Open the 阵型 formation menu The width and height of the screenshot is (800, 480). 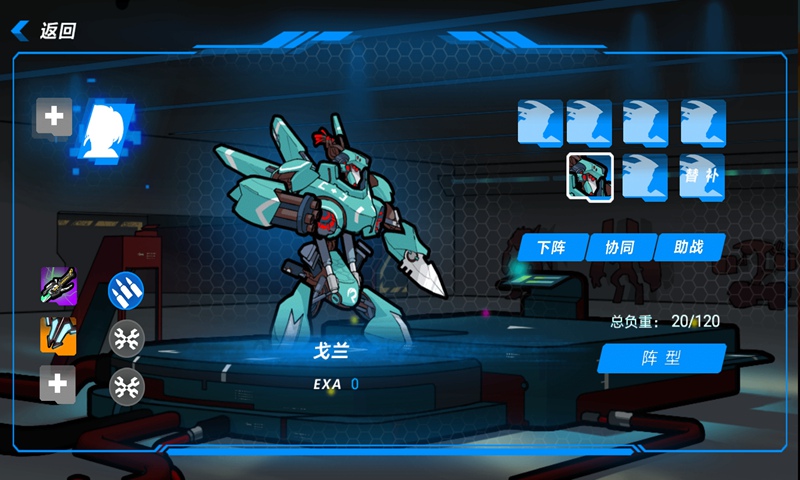[660, 358]
